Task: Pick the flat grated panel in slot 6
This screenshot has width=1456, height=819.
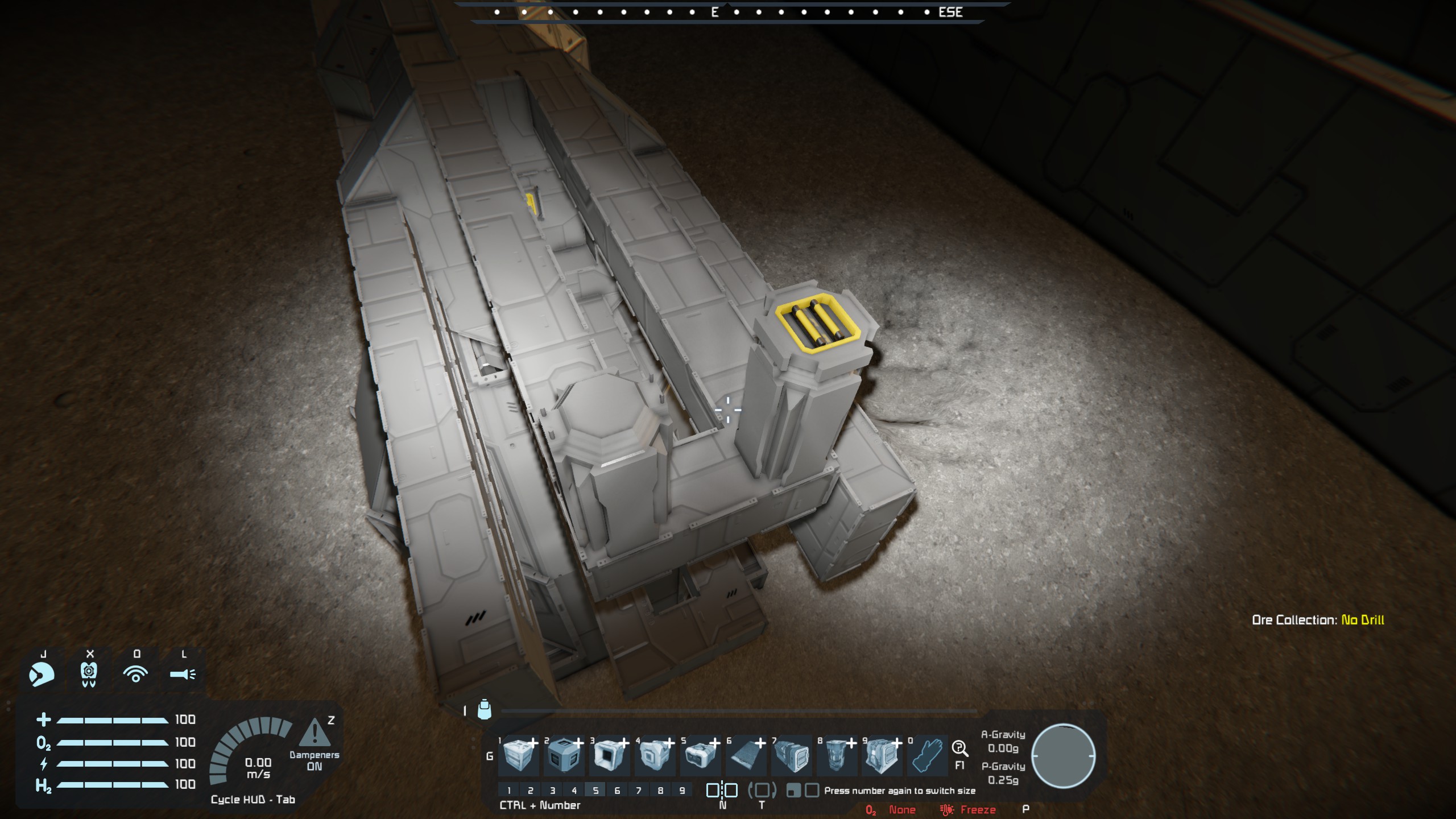Action: [746, 755]
